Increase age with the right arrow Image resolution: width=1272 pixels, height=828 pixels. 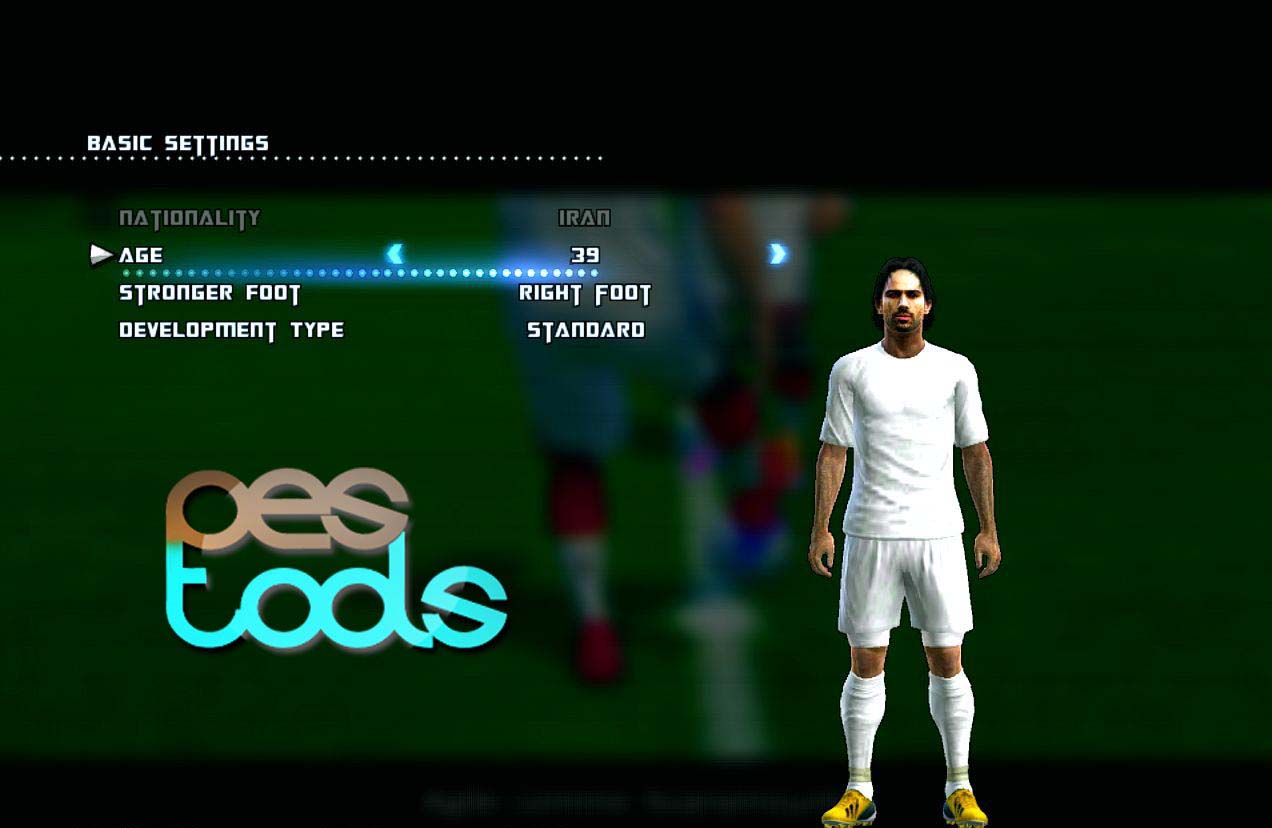click(x=777, y=254)
